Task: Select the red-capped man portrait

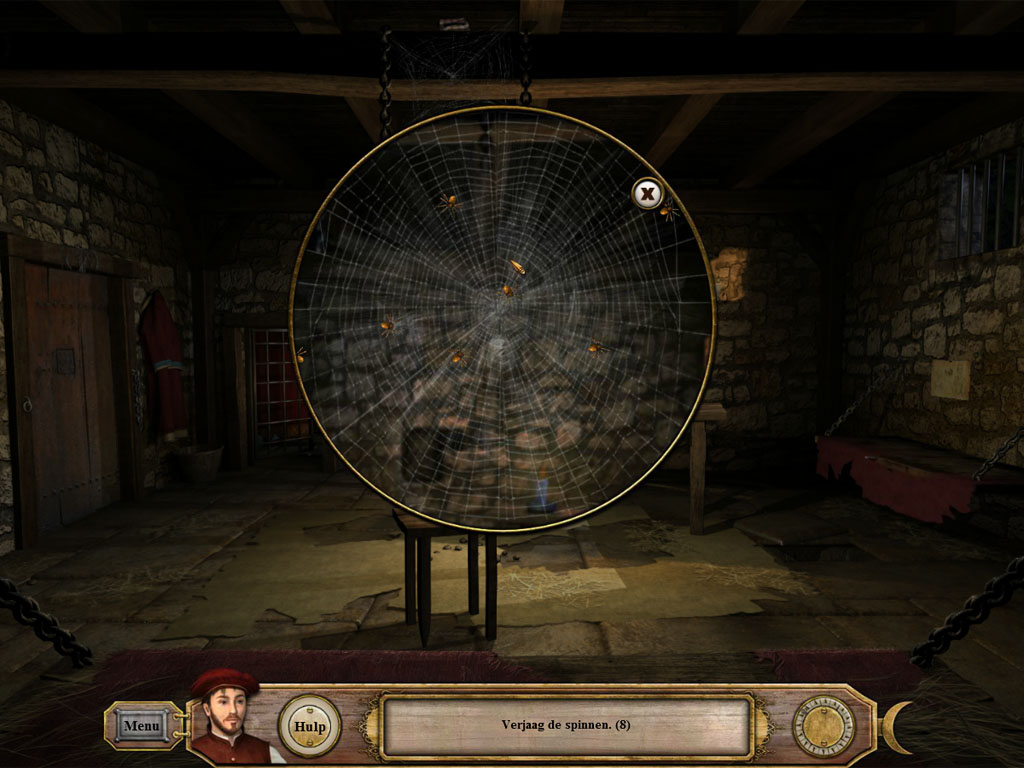Action: tap(228, 717)
